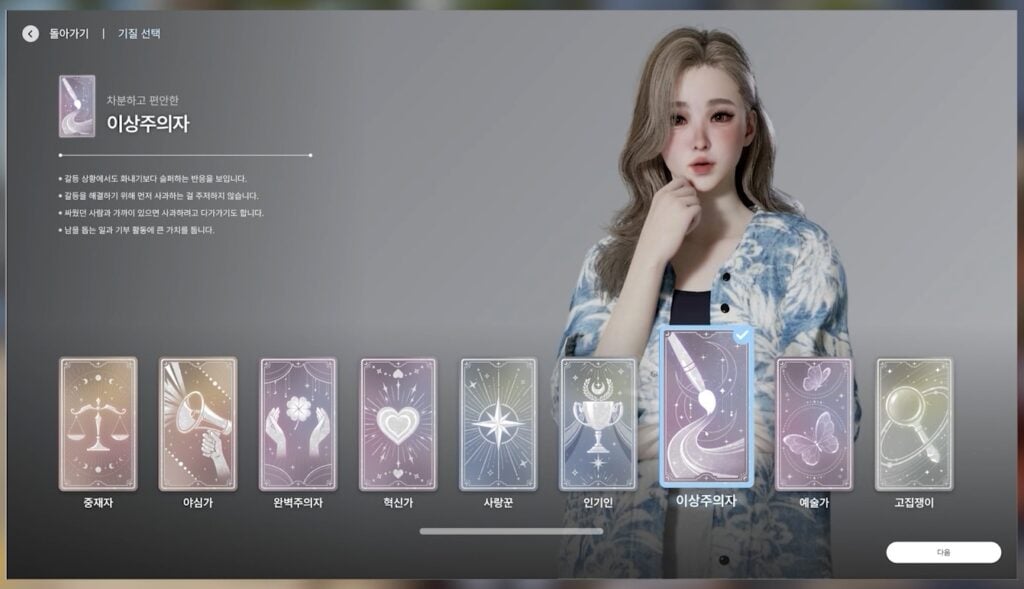The height and width of the screenshot is (589, 1024).
Task: Pick the 완벽주의자 clover card
Action: (x=298, y=424)
